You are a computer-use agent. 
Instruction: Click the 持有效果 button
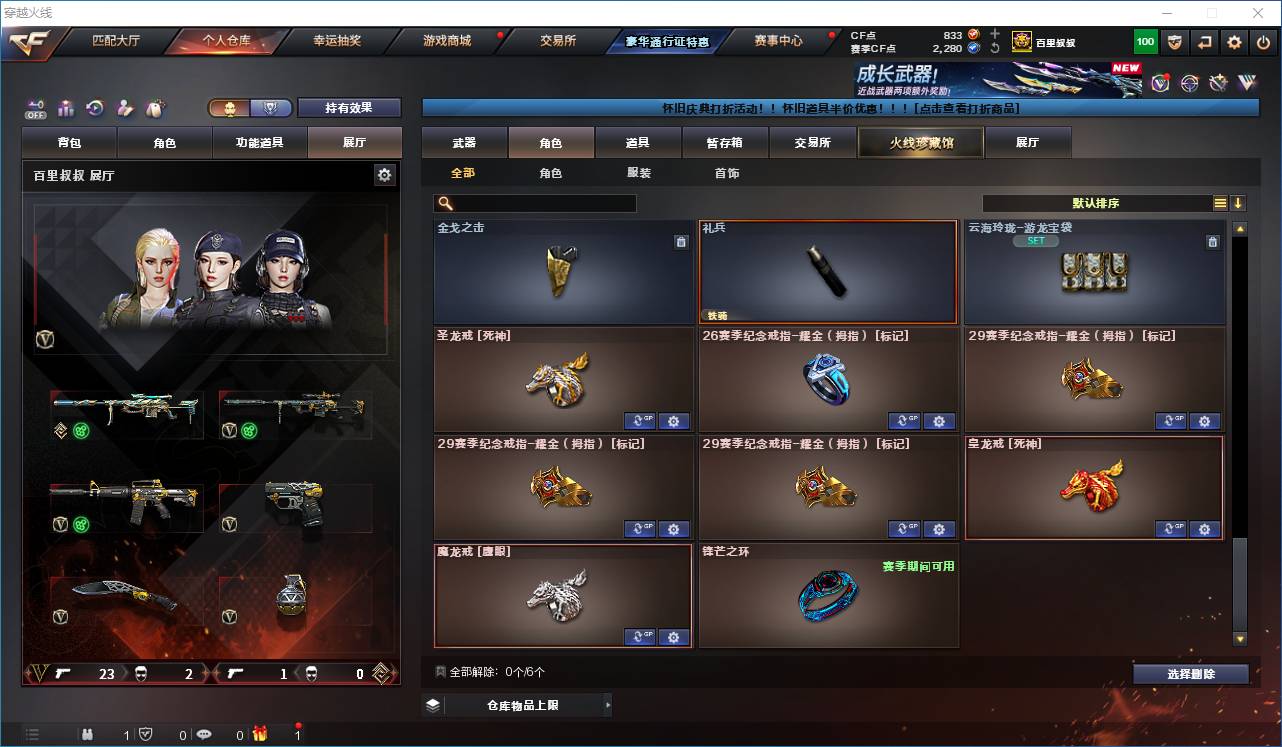coord(347,107)
